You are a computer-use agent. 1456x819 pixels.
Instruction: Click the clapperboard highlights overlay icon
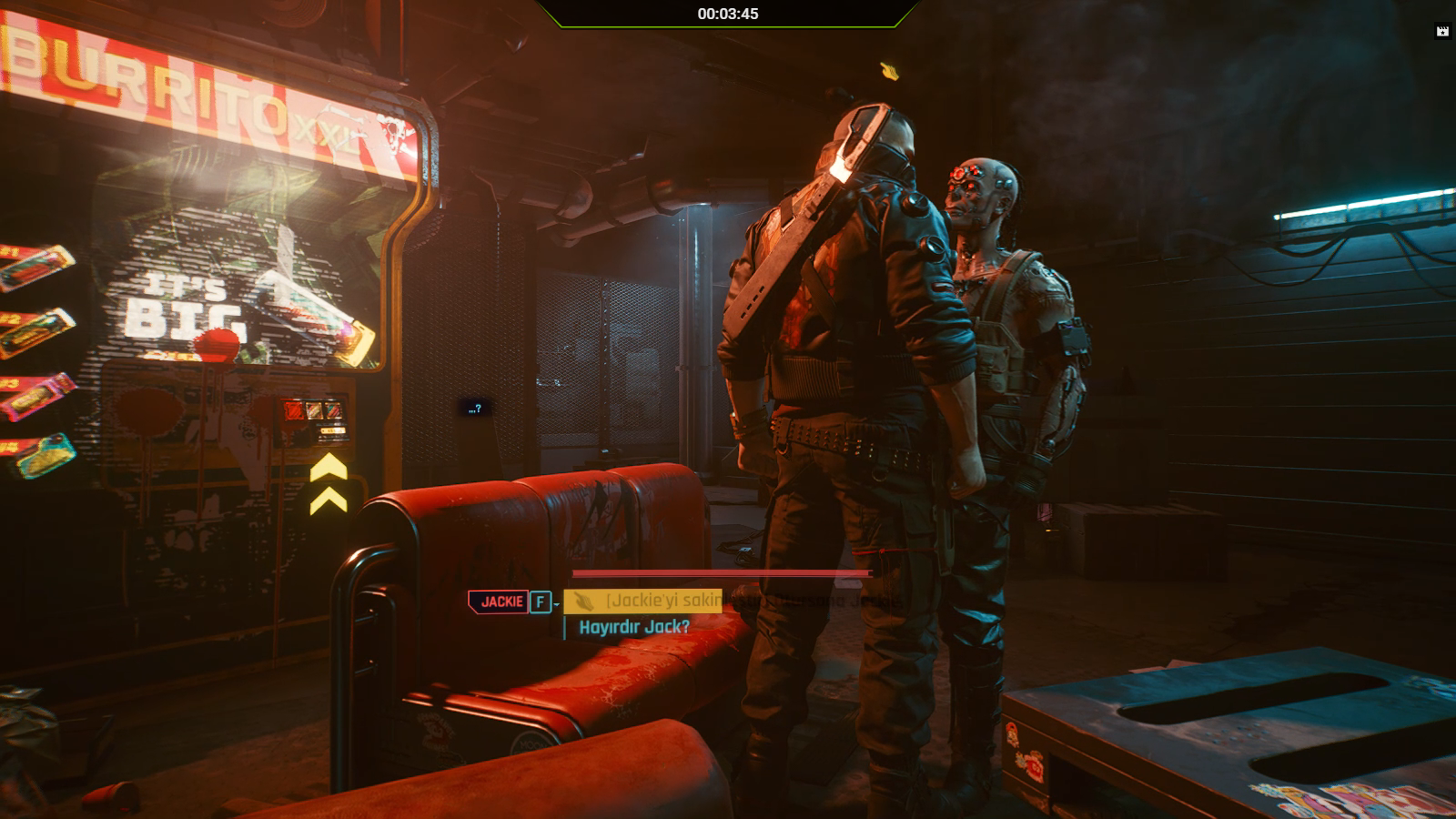[x=1442, y=31]
